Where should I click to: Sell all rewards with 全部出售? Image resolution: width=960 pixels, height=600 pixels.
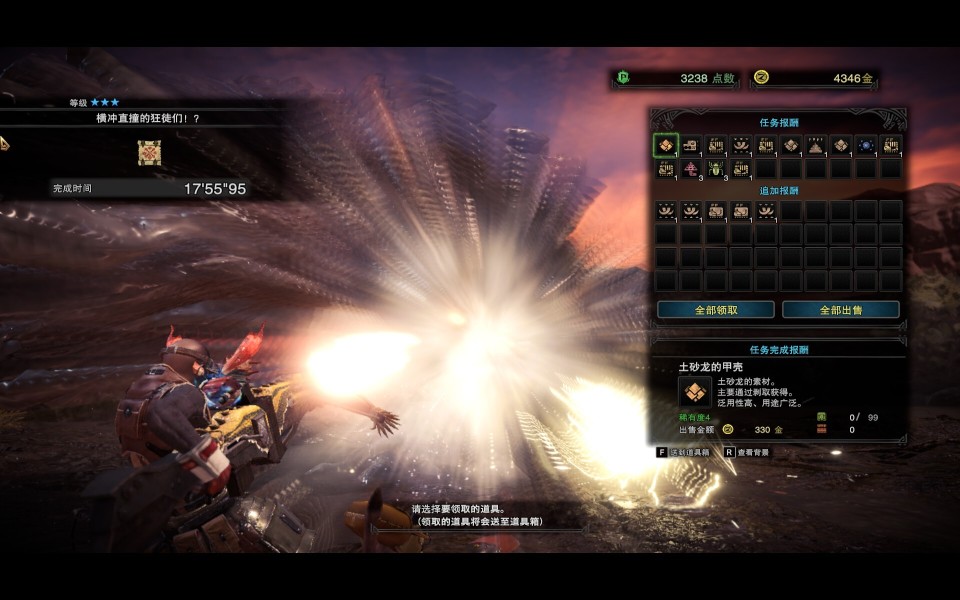pyautogui.click(x=840, y=310)
